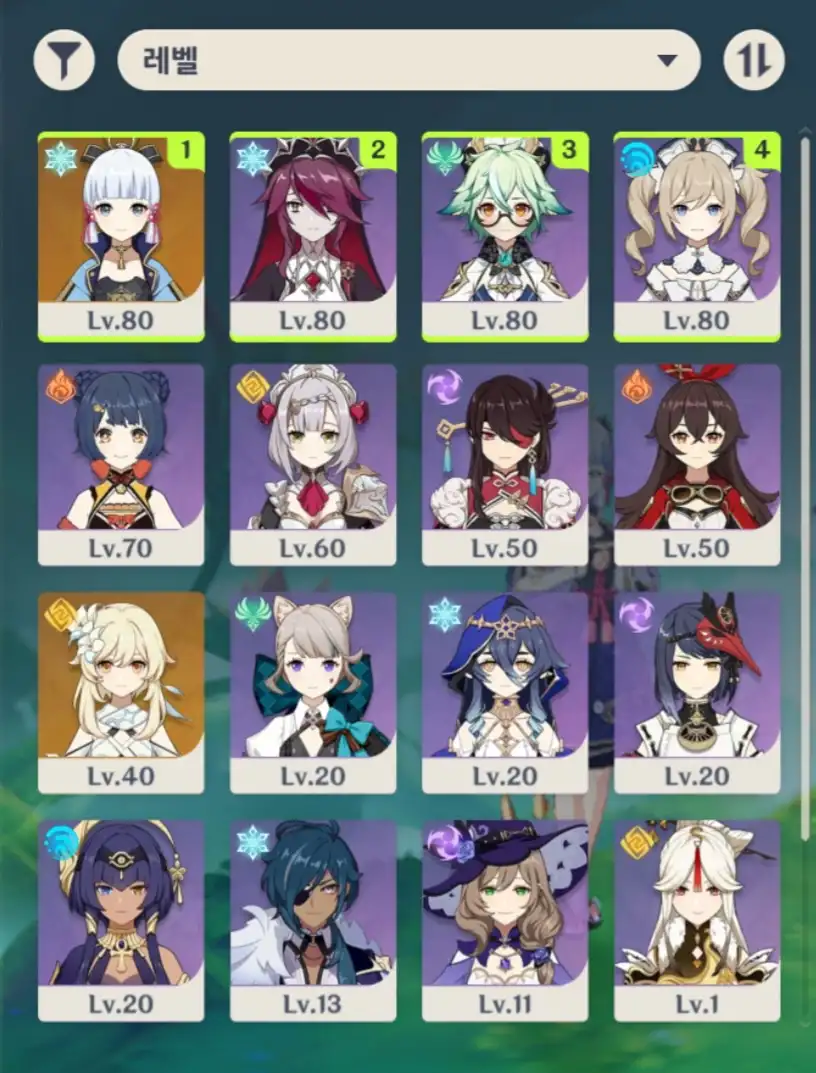Viewport: 816px width, 1073px height.
Task: Open the character filter funnel button
Action: [64, 61]
